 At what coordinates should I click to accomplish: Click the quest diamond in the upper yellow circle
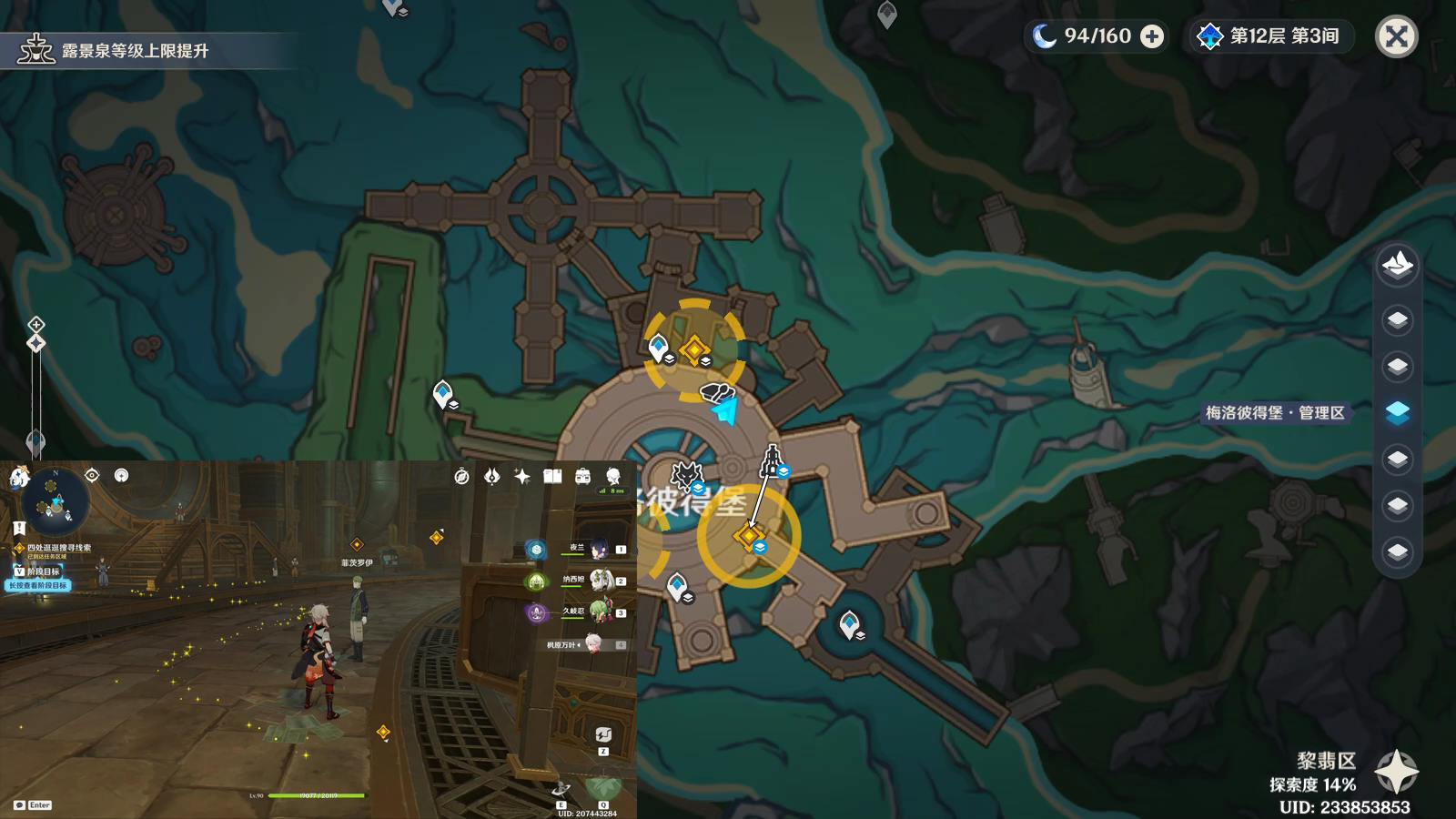(694, 349)
